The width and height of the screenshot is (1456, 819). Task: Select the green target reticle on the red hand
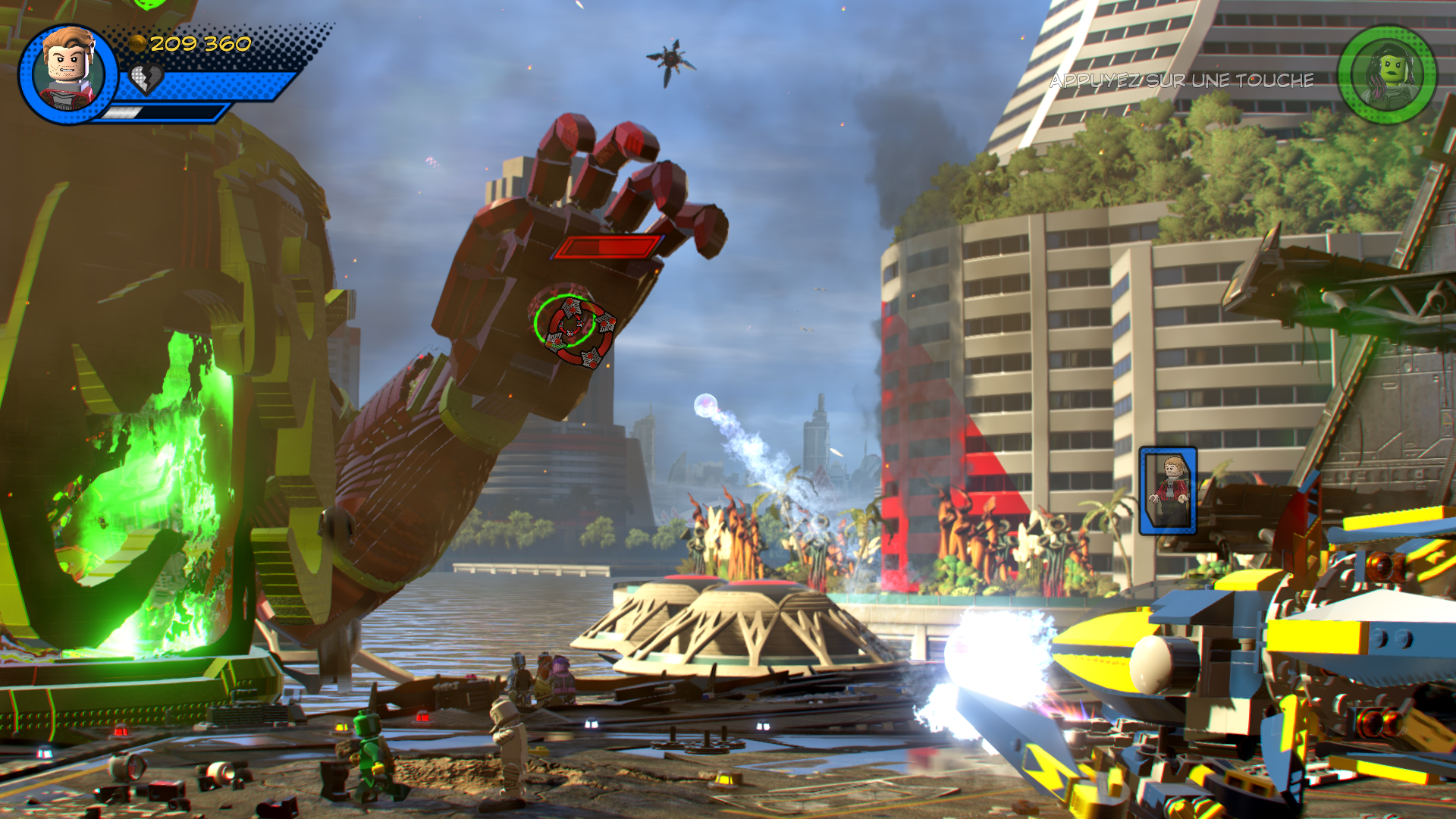click(565, 322)
